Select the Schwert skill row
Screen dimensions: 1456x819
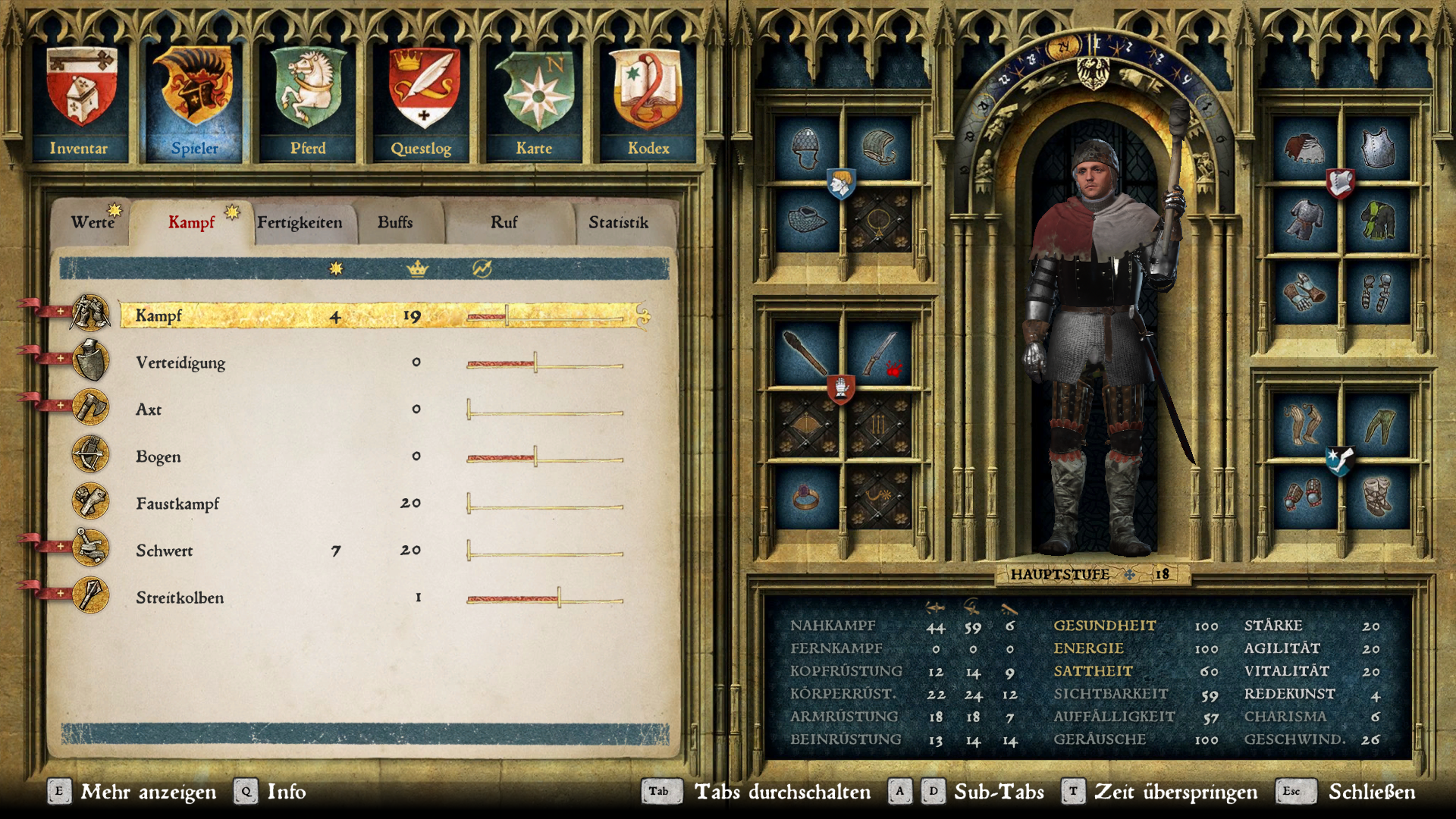pyautogui.click(x=165, y=551)
